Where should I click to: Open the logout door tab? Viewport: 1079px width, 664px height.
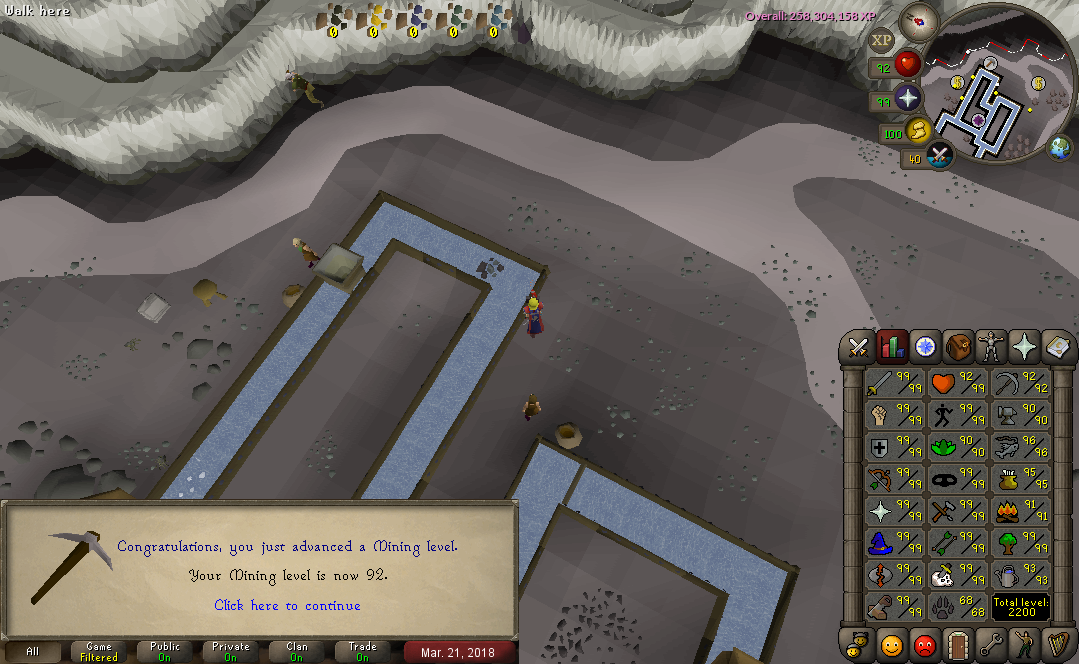click(958, 643)
